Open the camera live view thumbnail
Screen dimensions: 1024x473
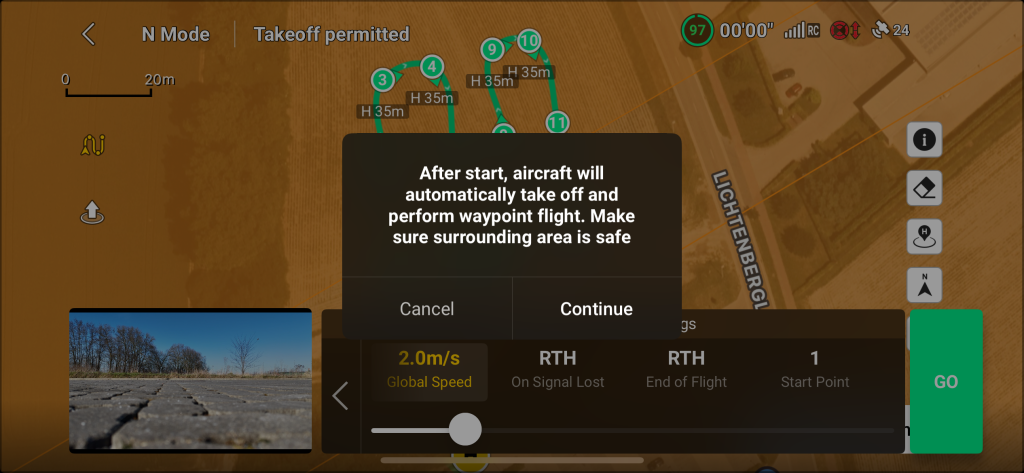click(x=190, y=381)
